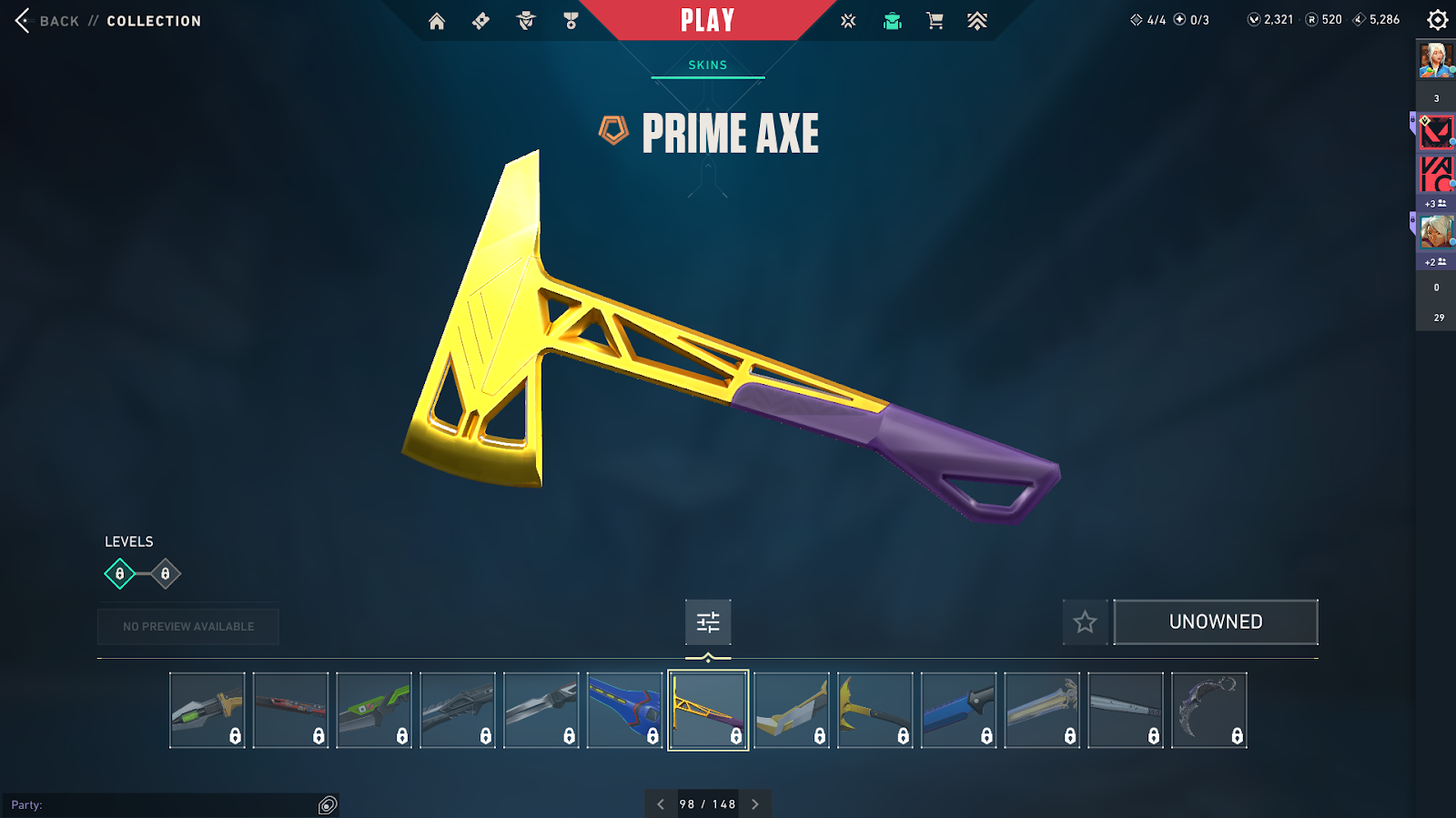Select the karambit knife thumbnail
Image resolution: width=1456 pixels, height=818 pixels.
(1209, 711)
